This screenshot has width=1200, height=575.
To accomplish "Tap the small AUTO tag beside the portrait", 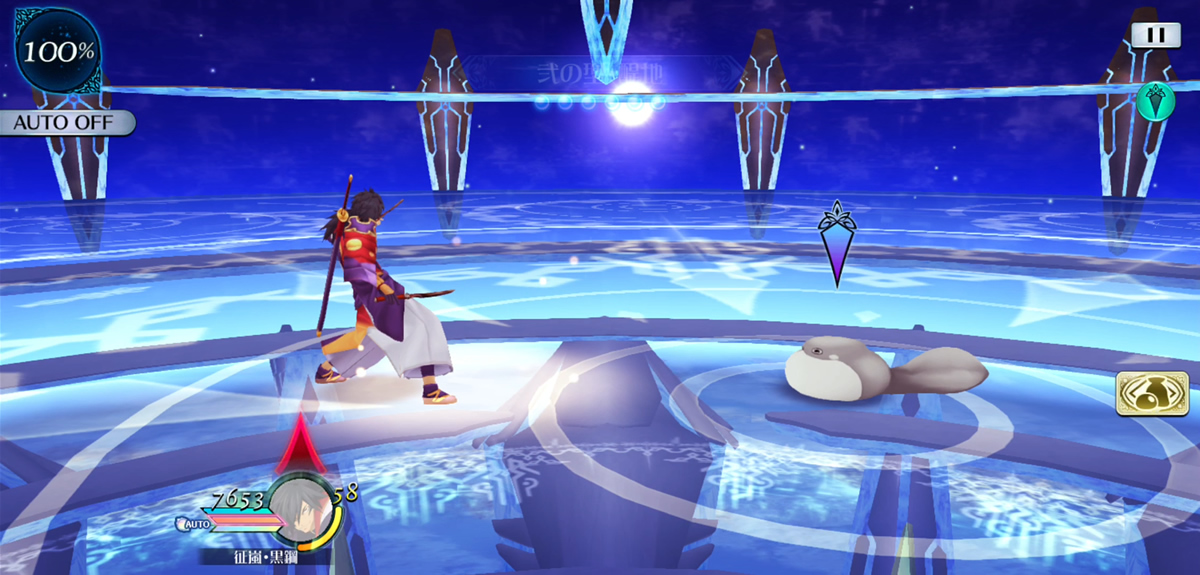I will click(192, 523).
